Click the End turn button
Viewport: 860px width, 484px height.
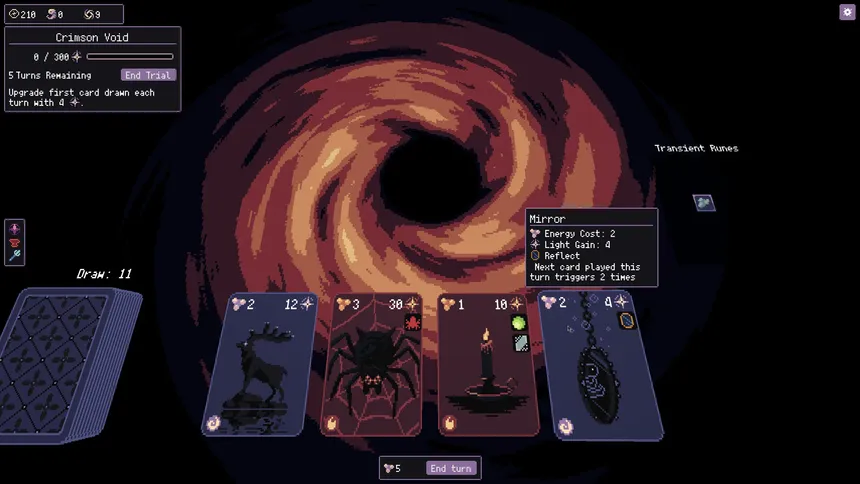450,468
